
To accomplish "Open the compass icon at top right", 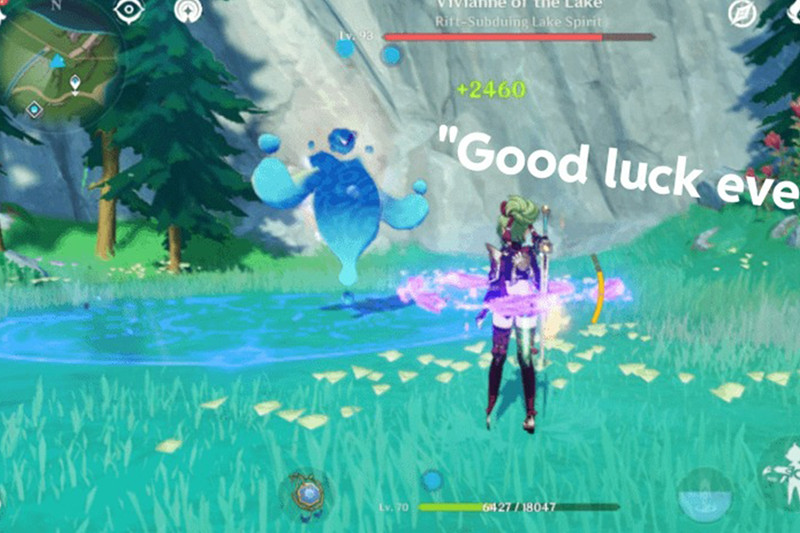I will tap(742, 13).
